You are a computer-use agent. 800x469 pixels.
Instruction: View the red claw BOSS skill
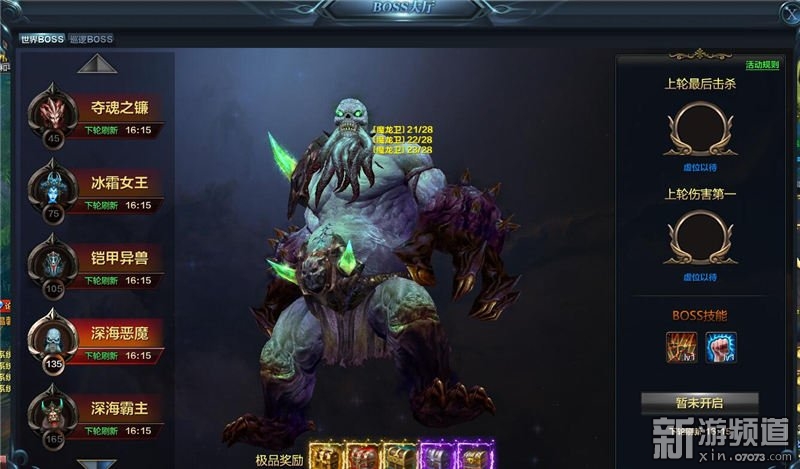(682, 347)
